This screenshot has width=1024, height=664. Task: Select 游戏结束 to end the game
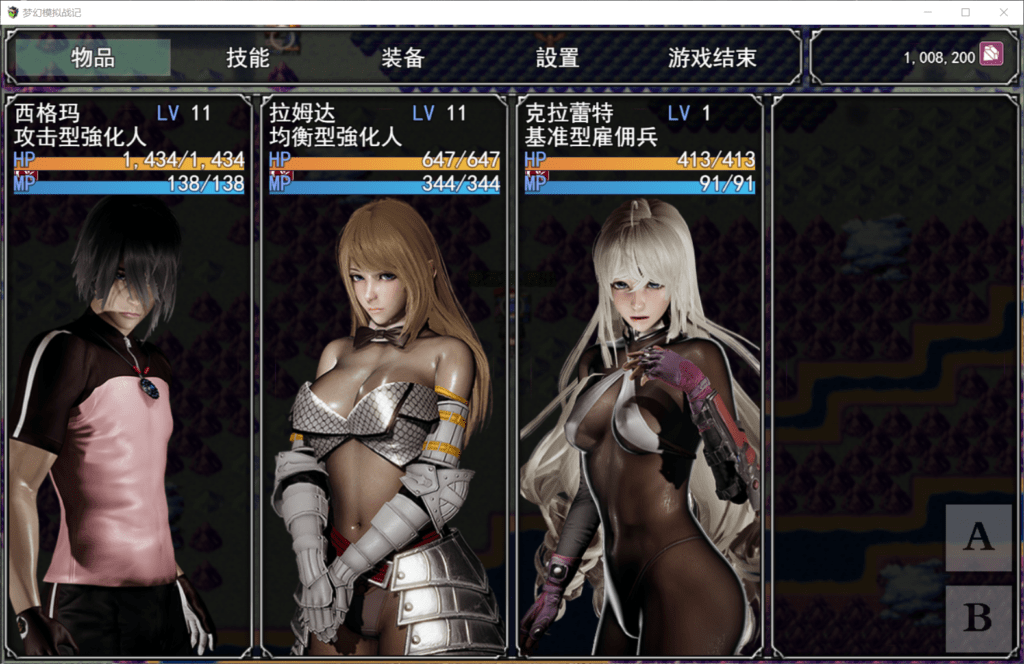click(x=712, y=58)
